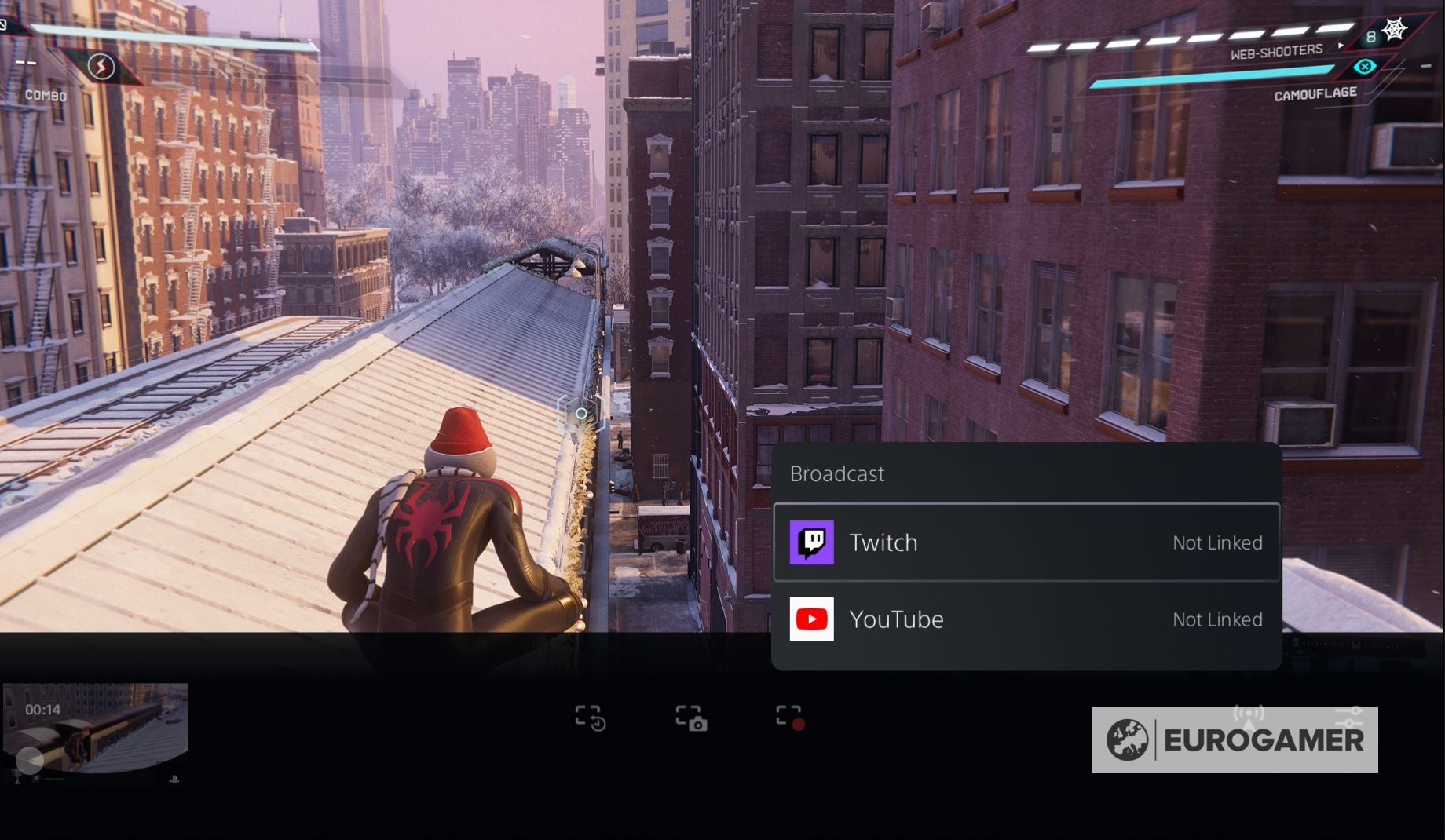The width and height of the screenshot is (1445, 840).
Task: Click the YouTube logo icon
Action: [x=812, y=619]
